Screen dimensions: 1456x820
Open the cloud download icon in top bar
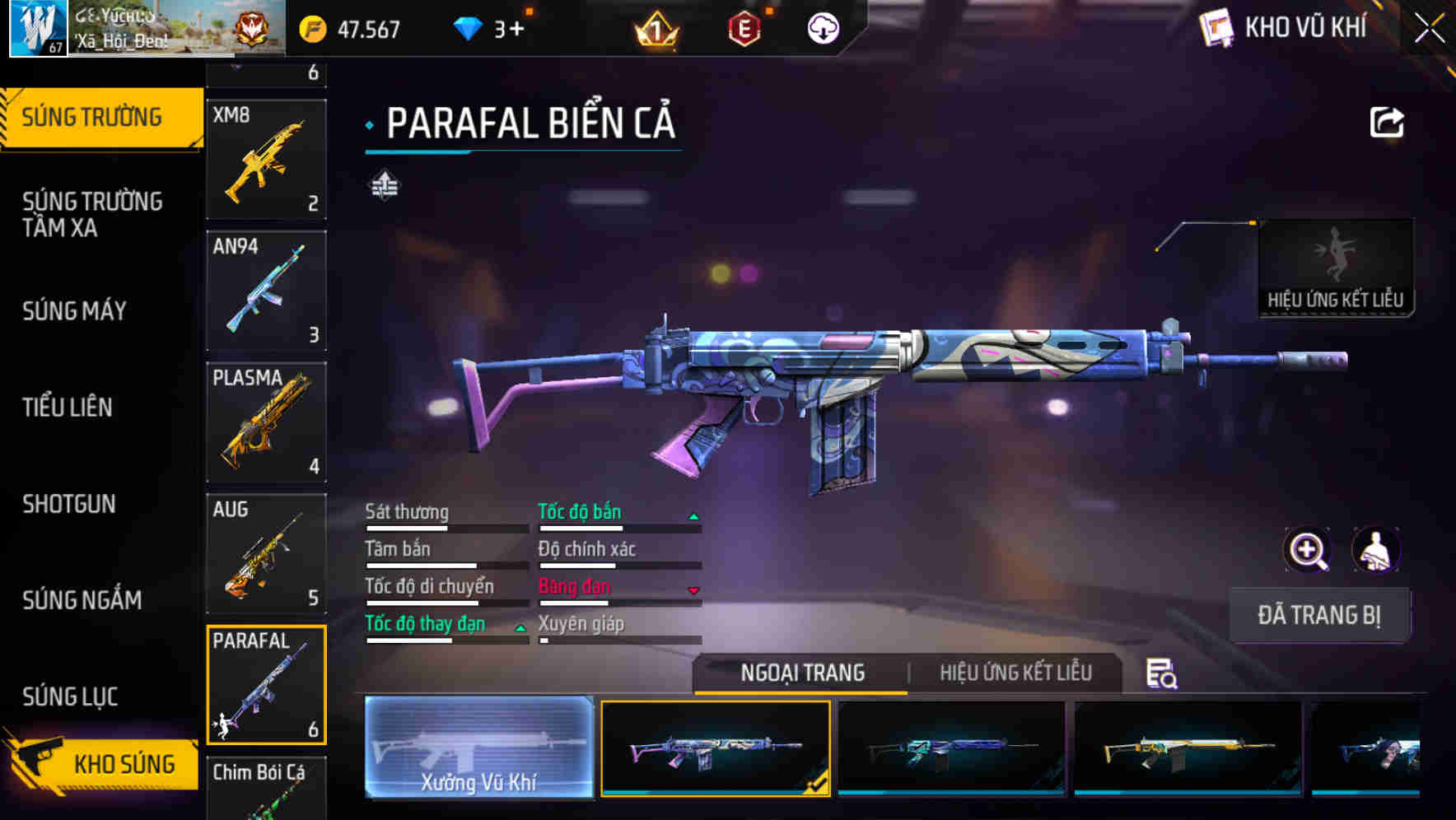pyautogui.click(x=822, y=30)
